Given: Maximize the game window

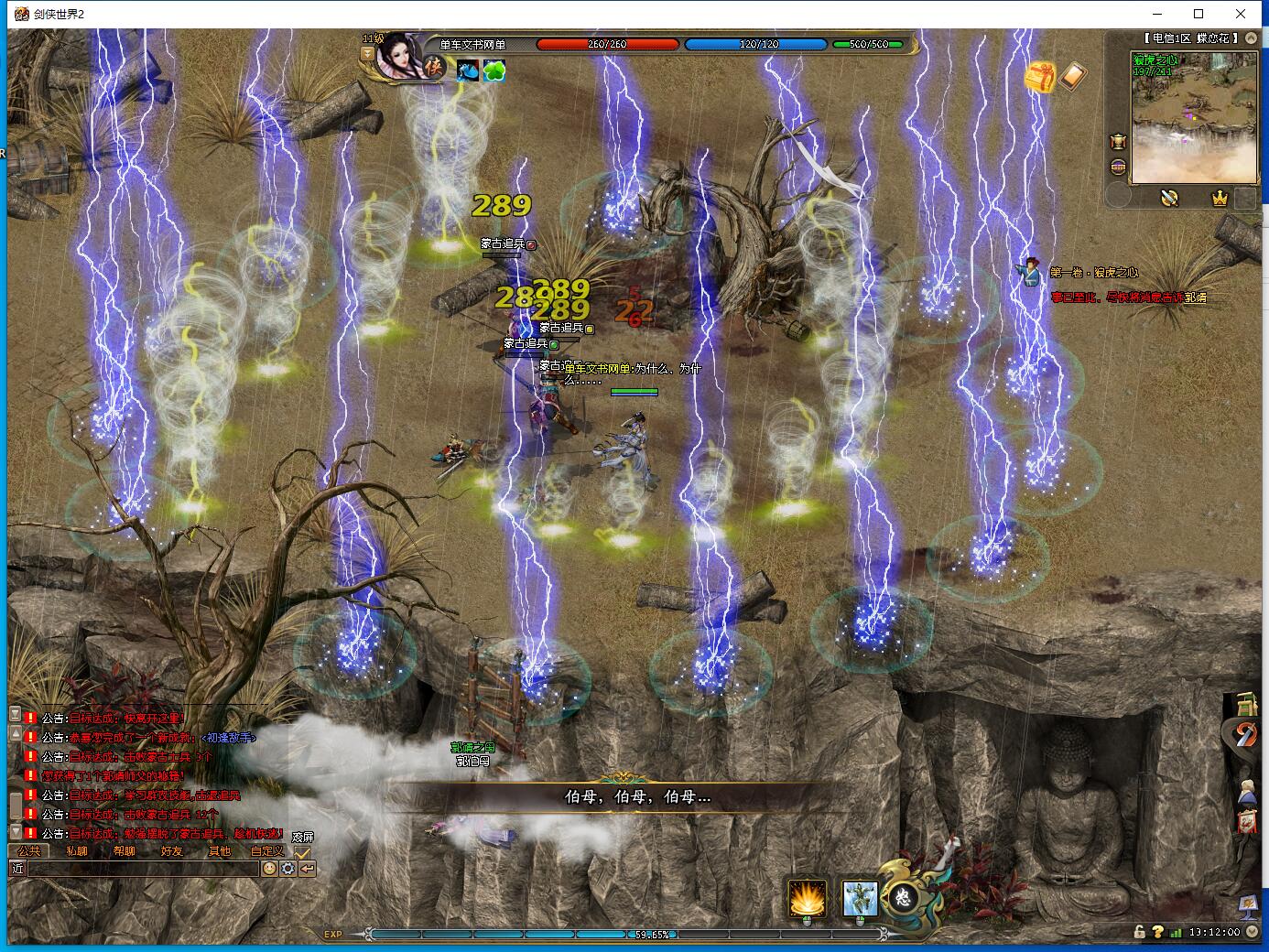Looking at the screenshot, I should [x=1198, y=14].
